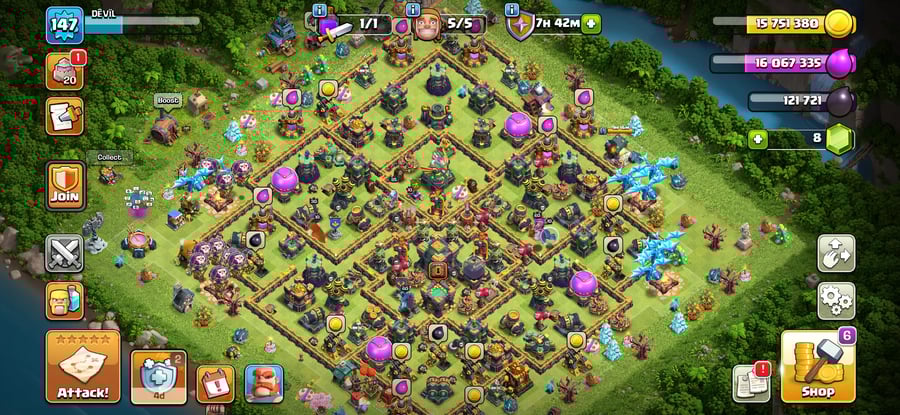900x415 pixels.
Task: Open the crossed swords button
Action: pos(65,253)
